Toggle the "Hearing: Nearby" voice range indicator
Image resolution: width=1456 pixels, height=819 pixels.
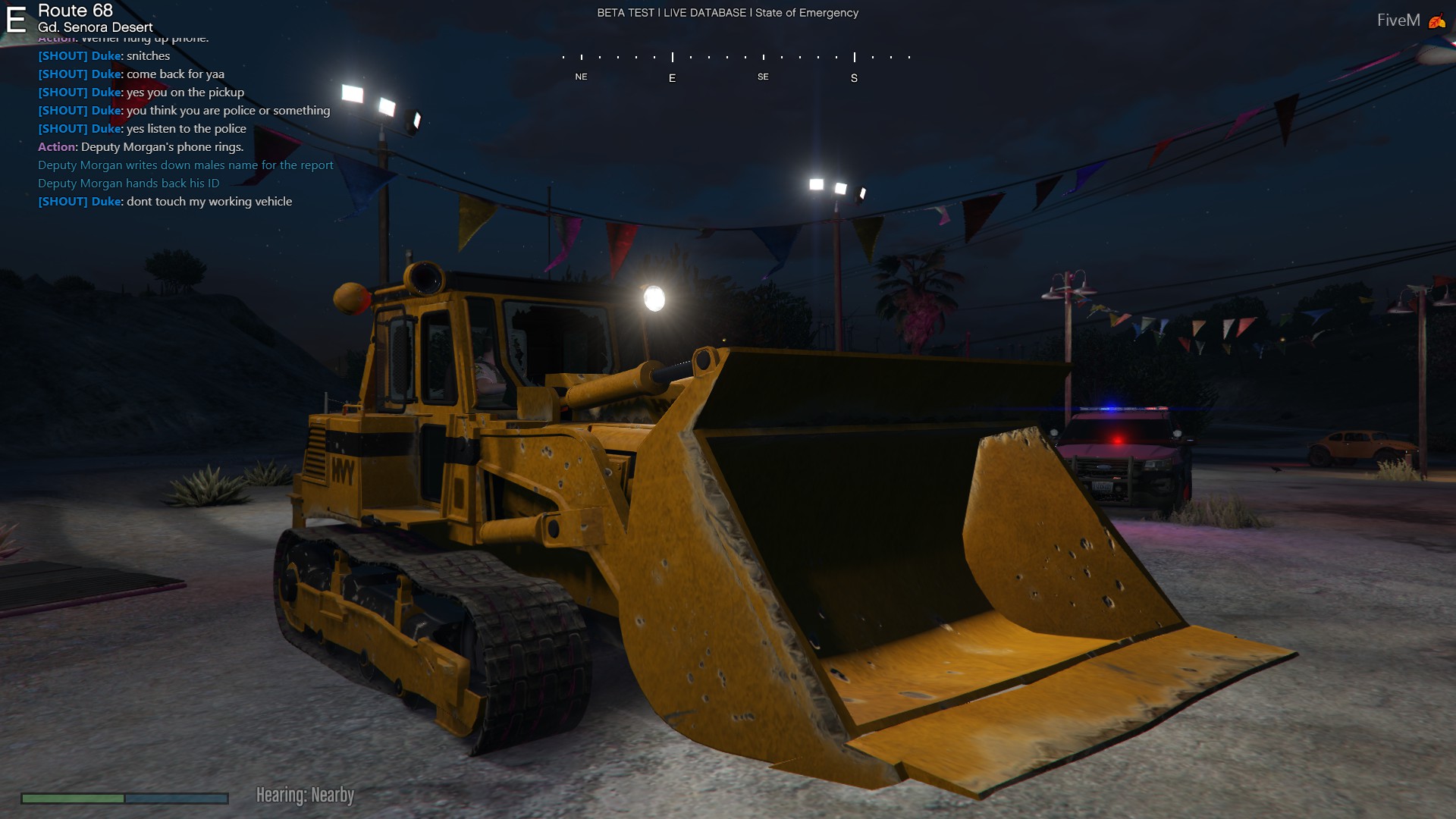pos(305,795)
